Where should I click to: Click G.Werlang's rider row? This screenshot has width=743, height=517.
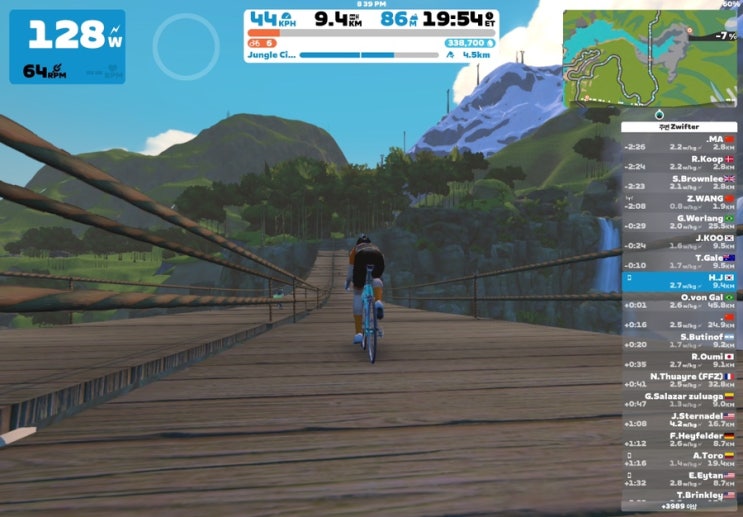[x=680, y=222]
